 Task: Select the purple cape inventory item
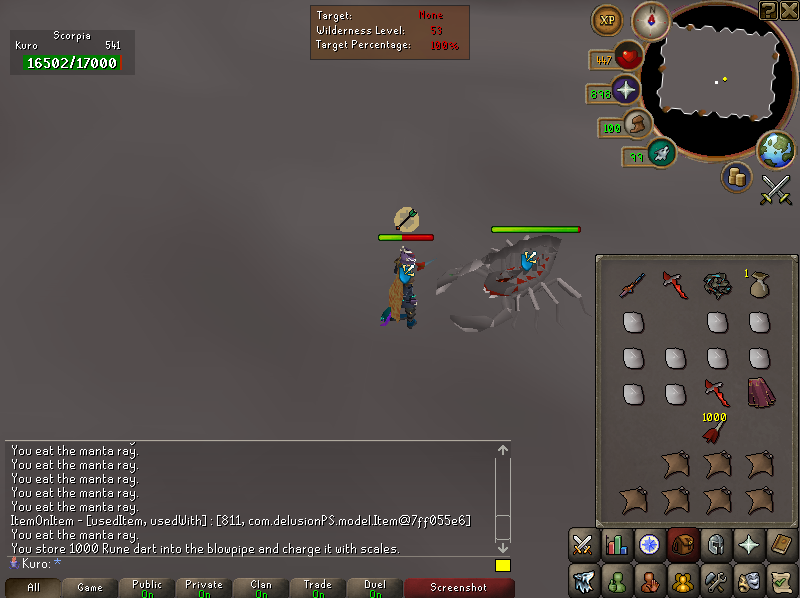(760, 392)
